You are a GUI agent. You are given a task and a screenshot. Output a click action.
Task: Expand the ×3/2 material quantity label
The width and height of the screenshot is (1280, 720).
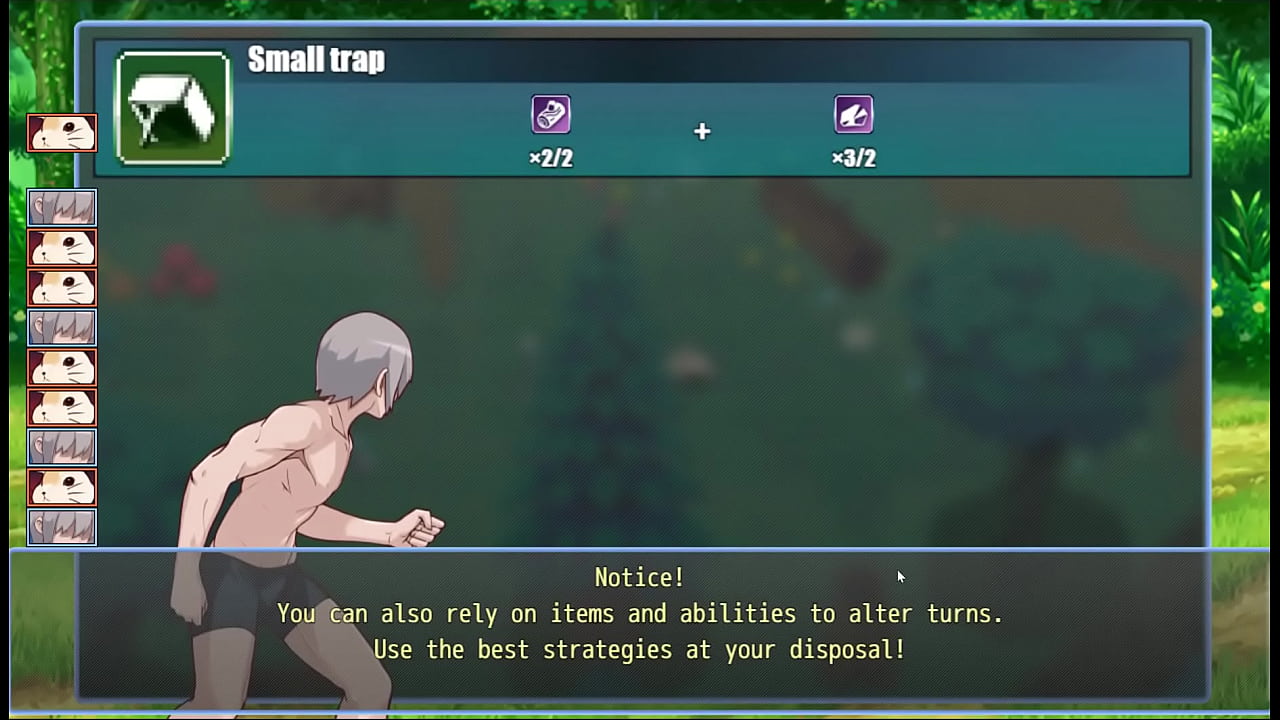point(852,157)
